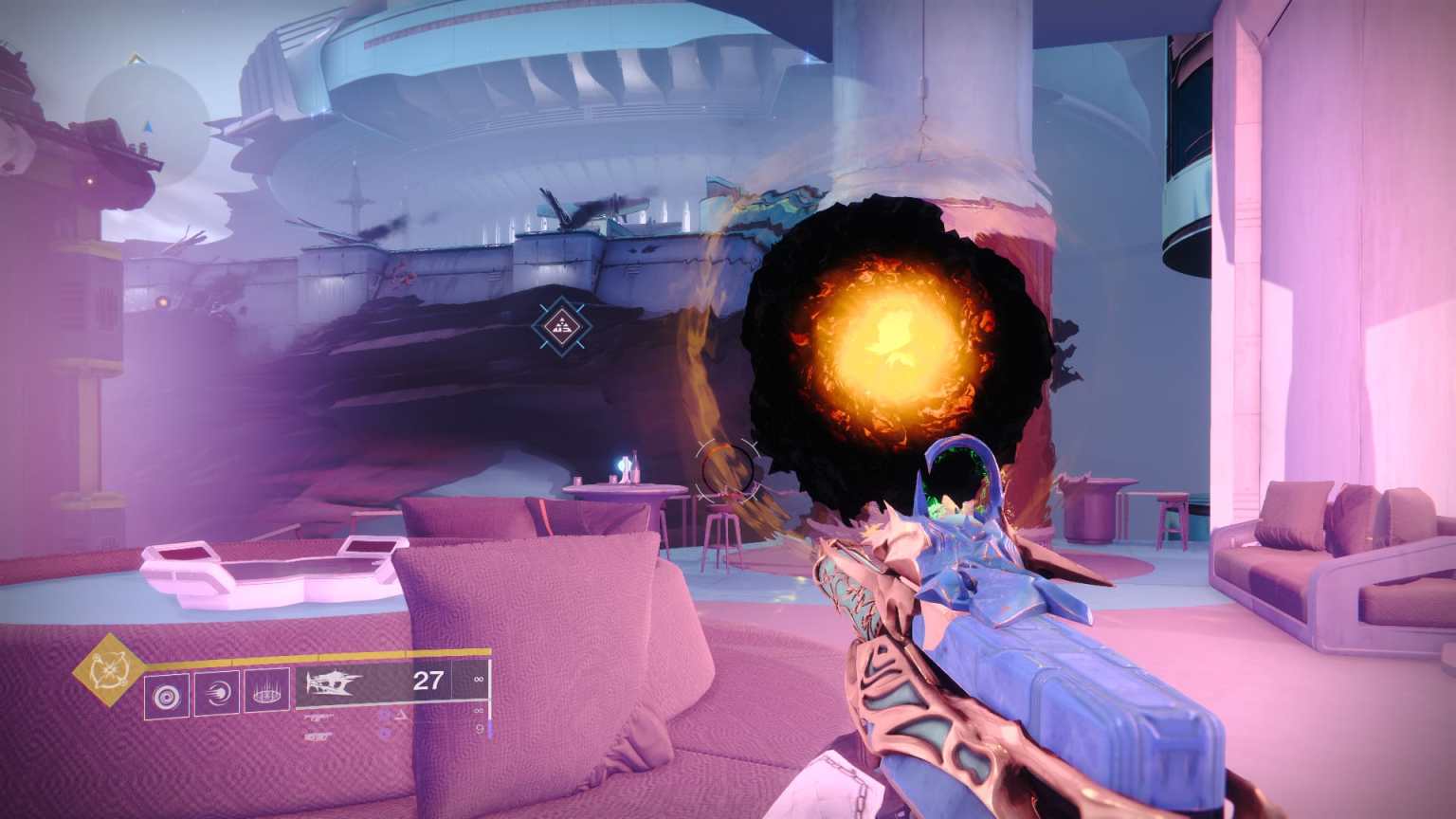
Task: Click the heavy ammo count number 9
Action: (x=479, y=730)
